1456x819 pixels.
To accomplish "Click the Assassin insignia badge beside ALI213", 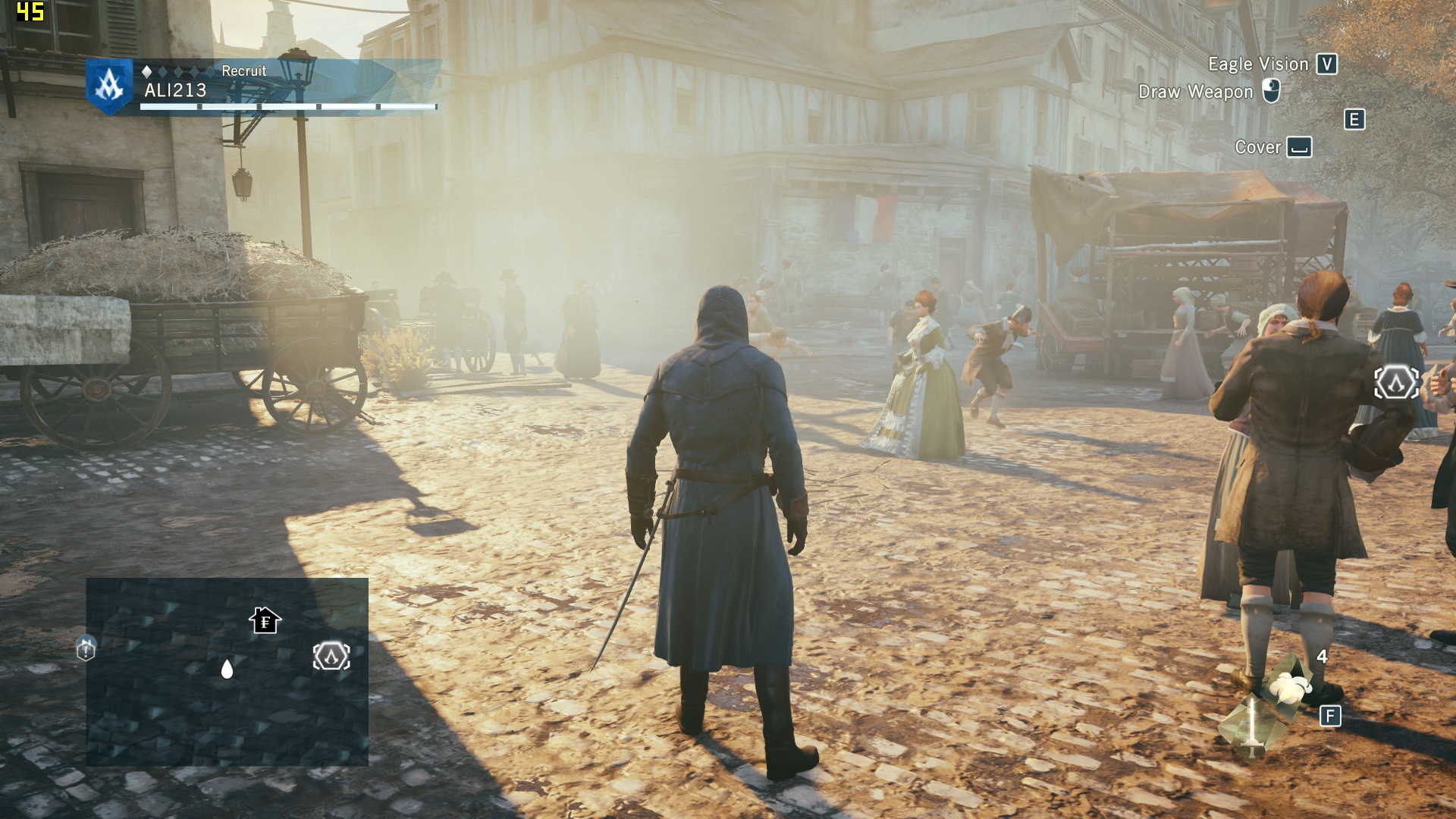I will pos(109,86).
